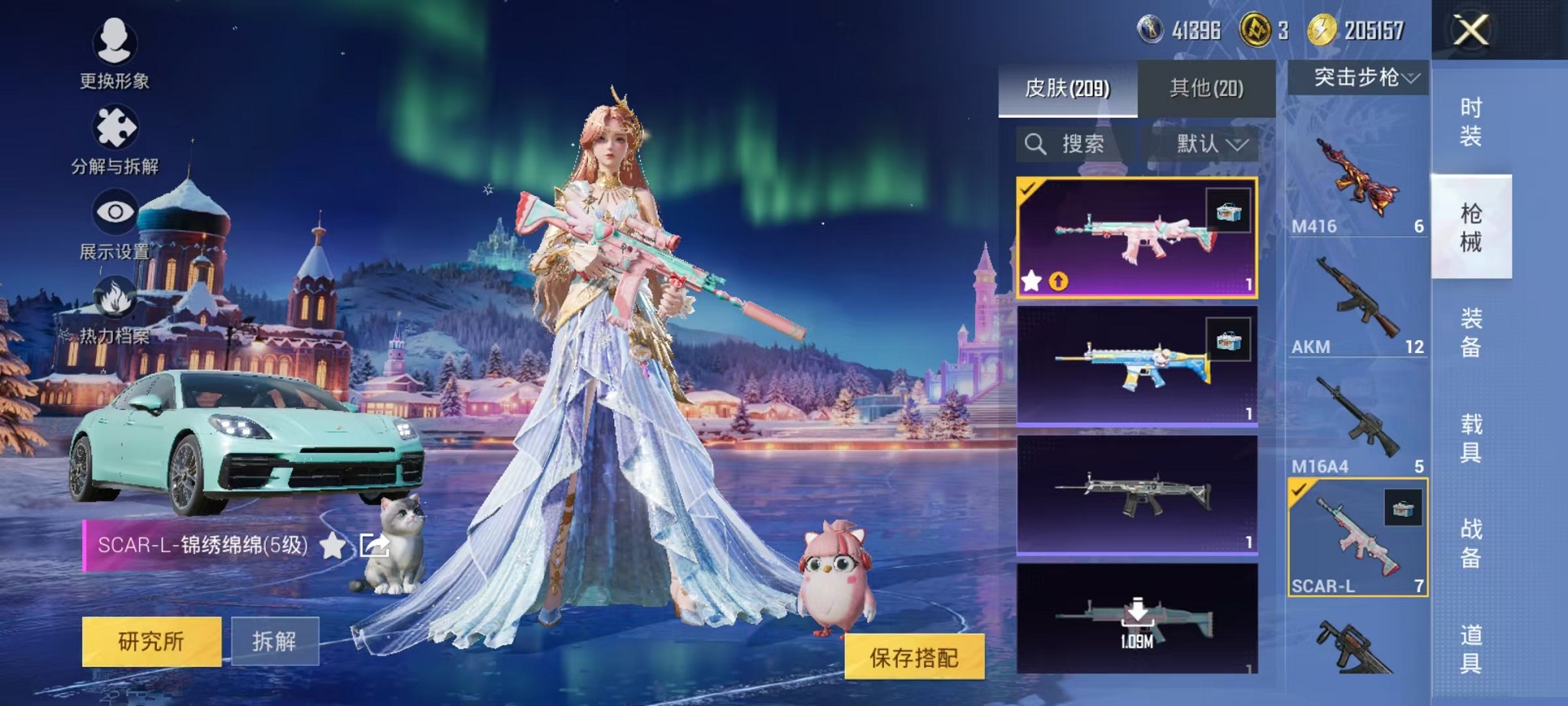Image resolution: width=1568 pixels, height=706 pixels.
Task: Switch to the 其他(20) tab
Action: click(x=1205, y=88)
